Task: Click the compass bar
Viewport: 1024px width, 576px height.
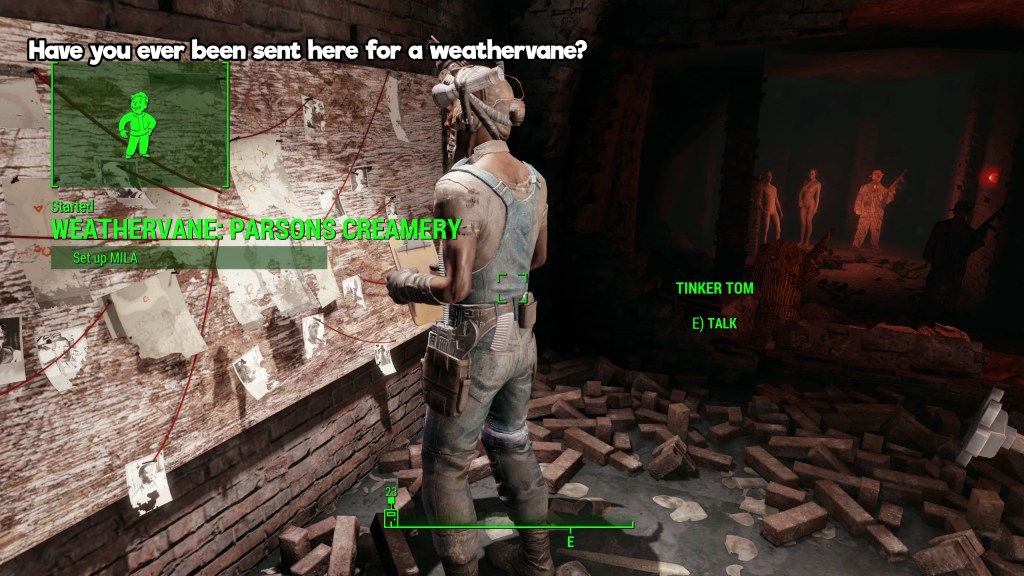Action: (x=510, y=524)
